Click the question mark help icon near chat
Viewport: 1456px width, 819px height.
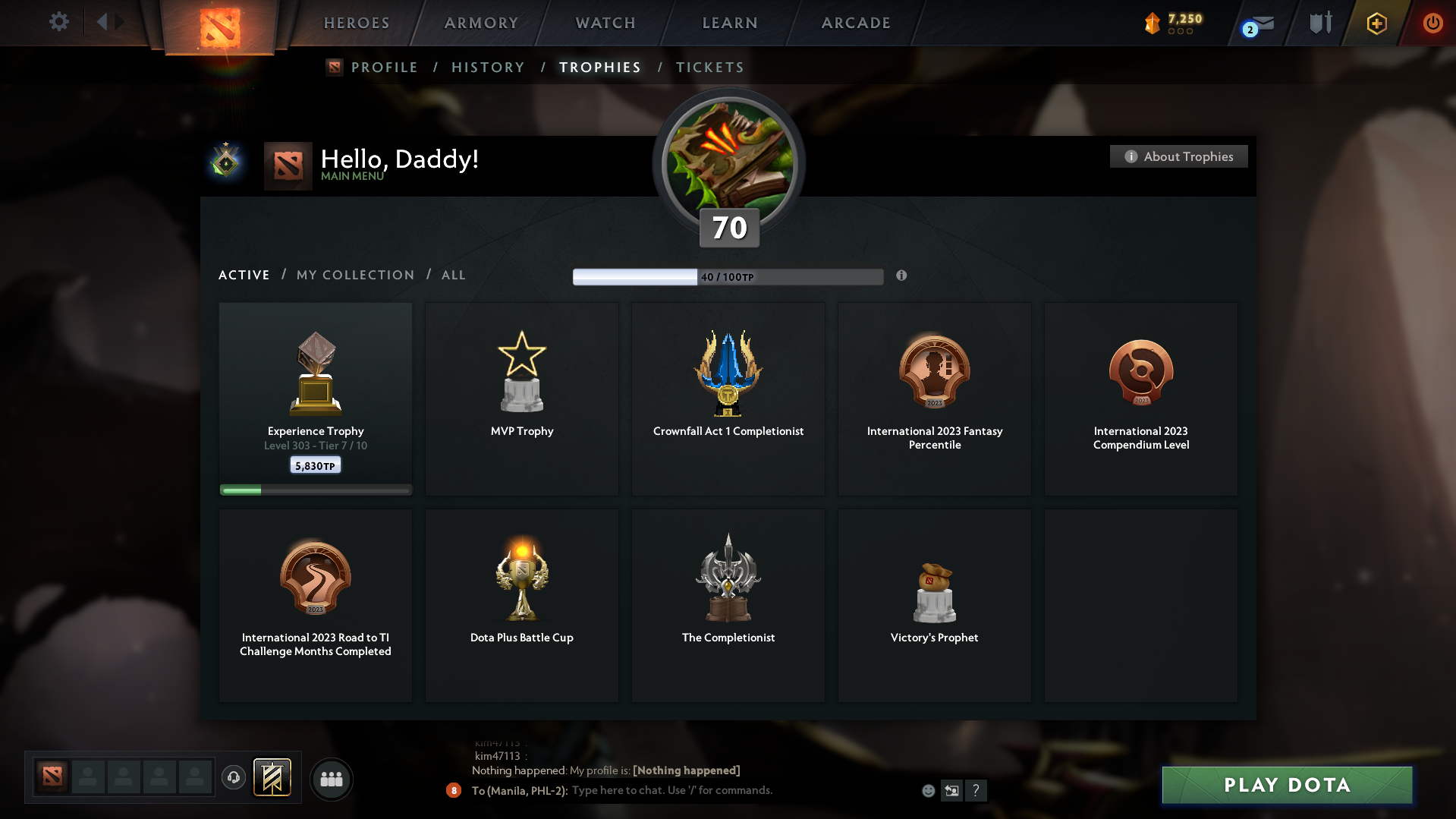[976, 790]
